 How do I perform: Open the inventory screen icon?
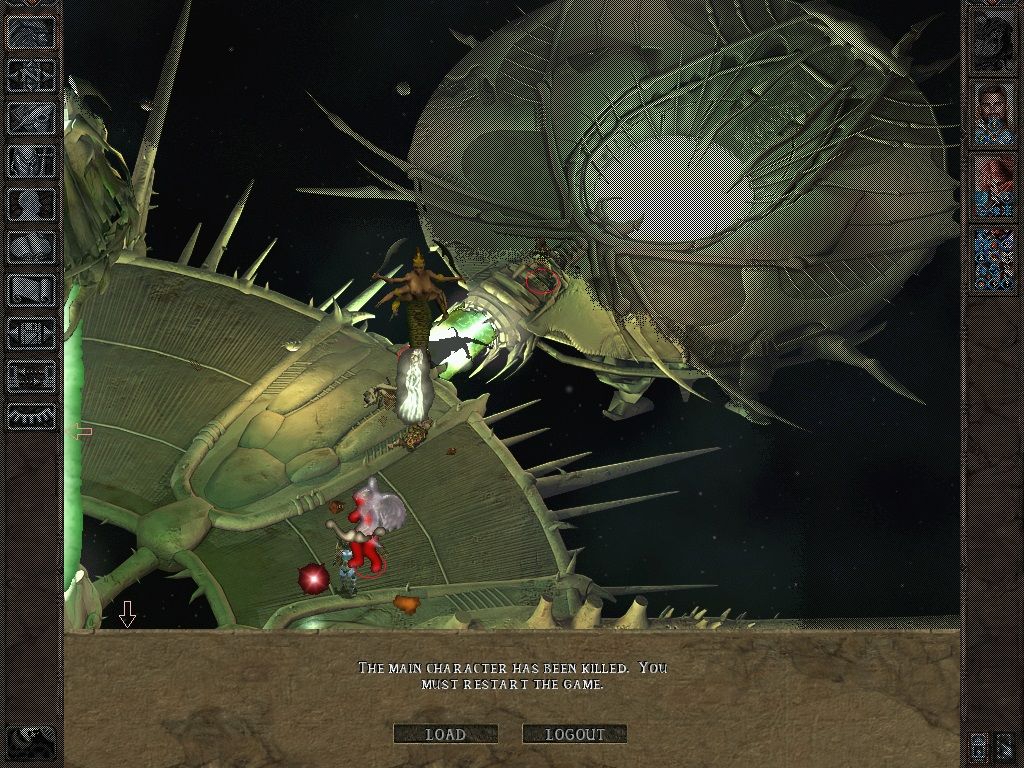click(x=32, y=161)
